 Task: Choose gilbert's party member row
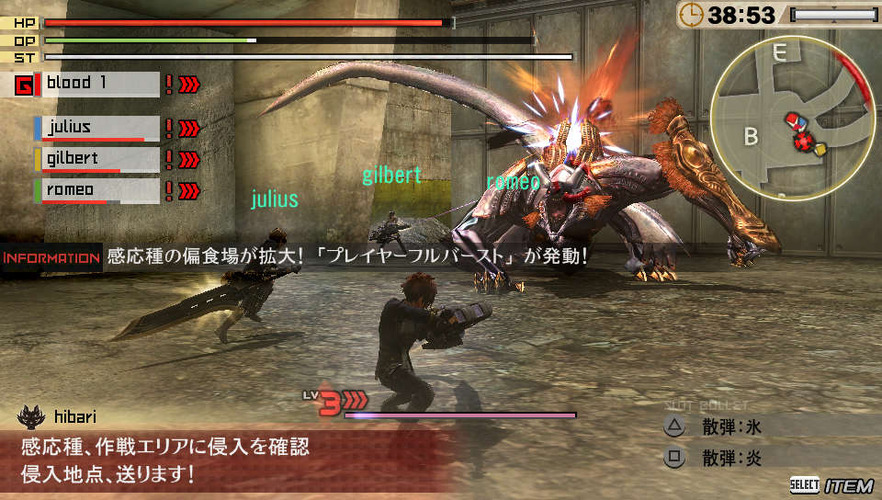click(98, 159)
